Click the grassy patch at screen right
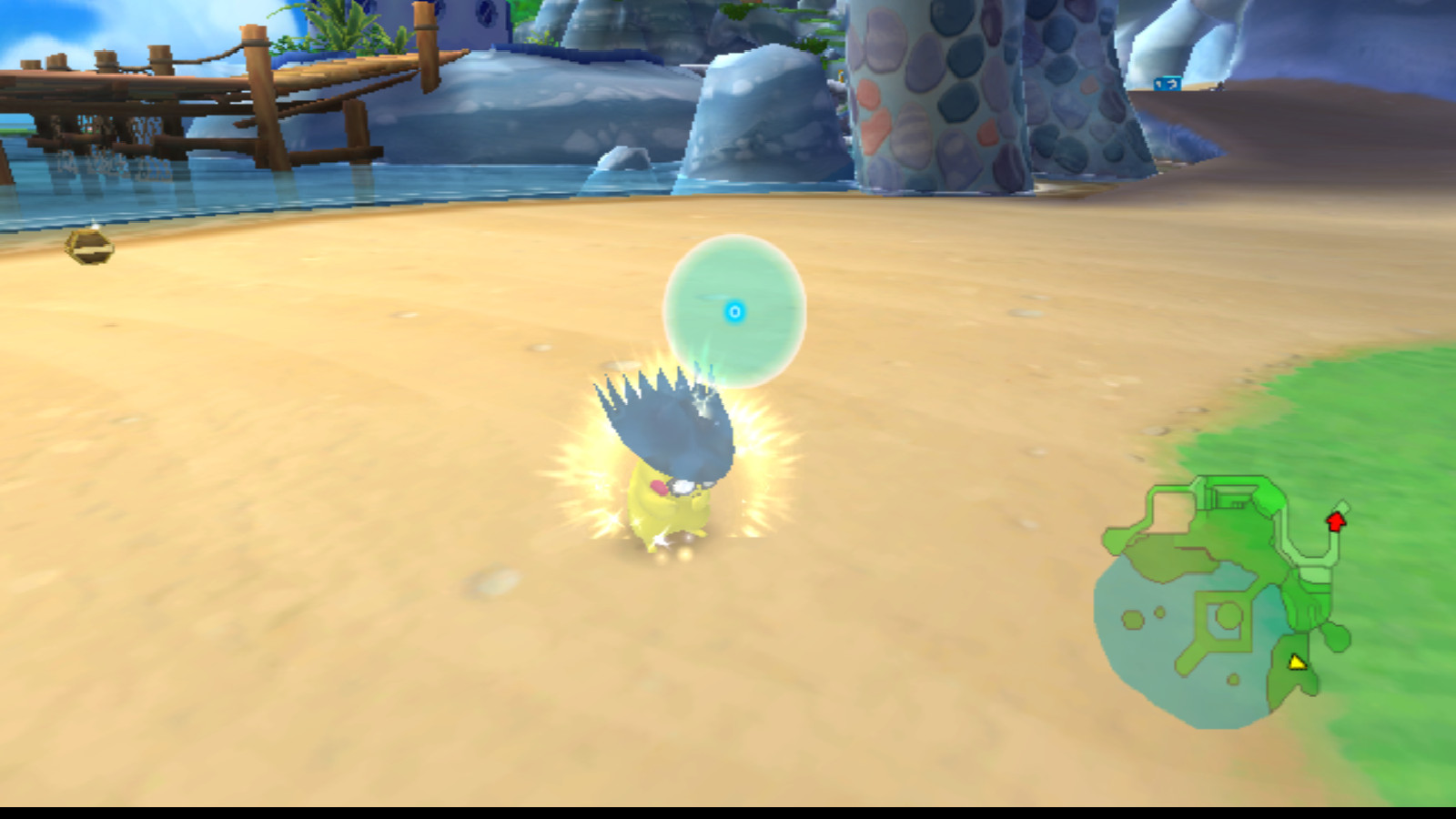 coord(1383,409)
